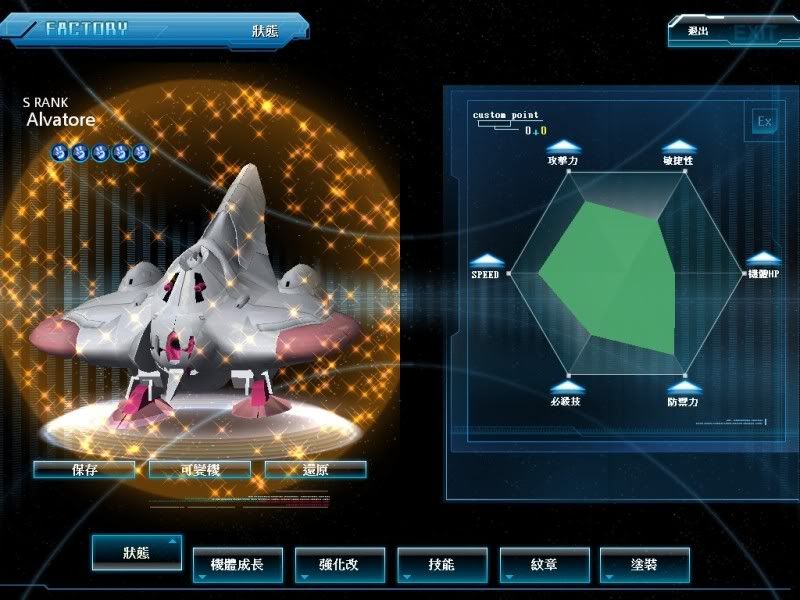Open the 塗裝 tab

(x=645, y=565)
